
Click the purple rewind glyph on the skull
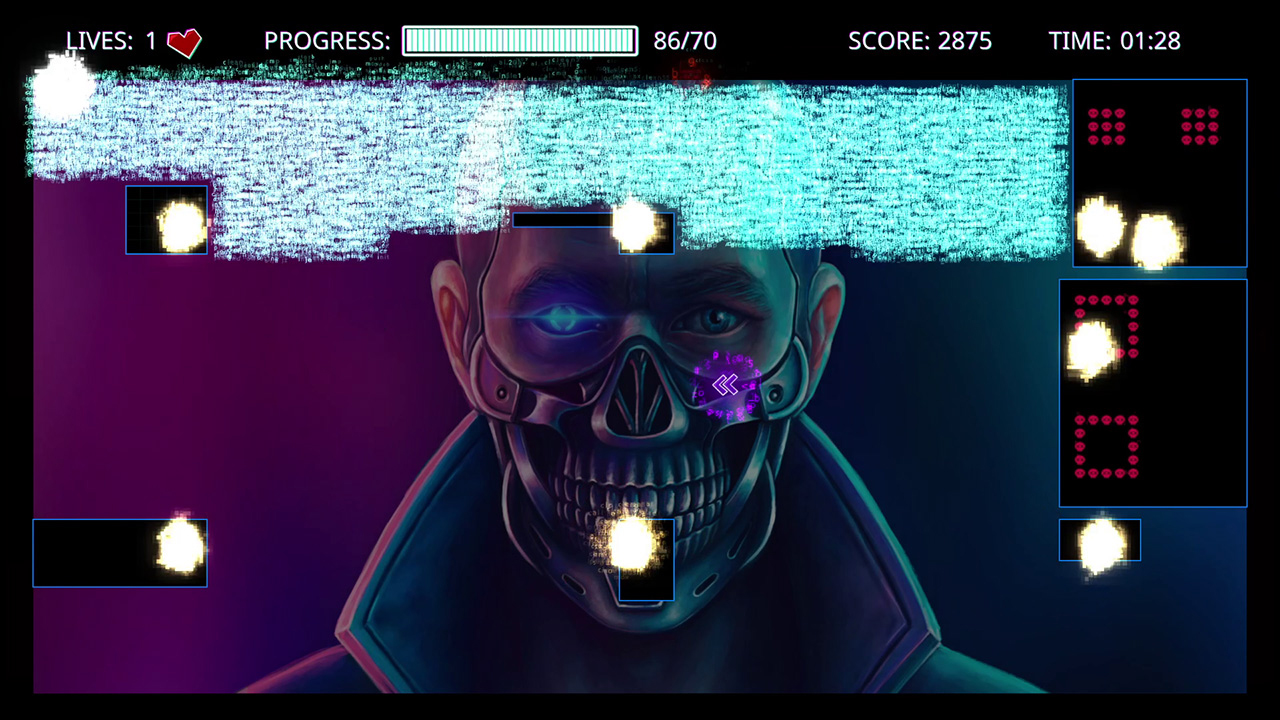pos(726,385)
